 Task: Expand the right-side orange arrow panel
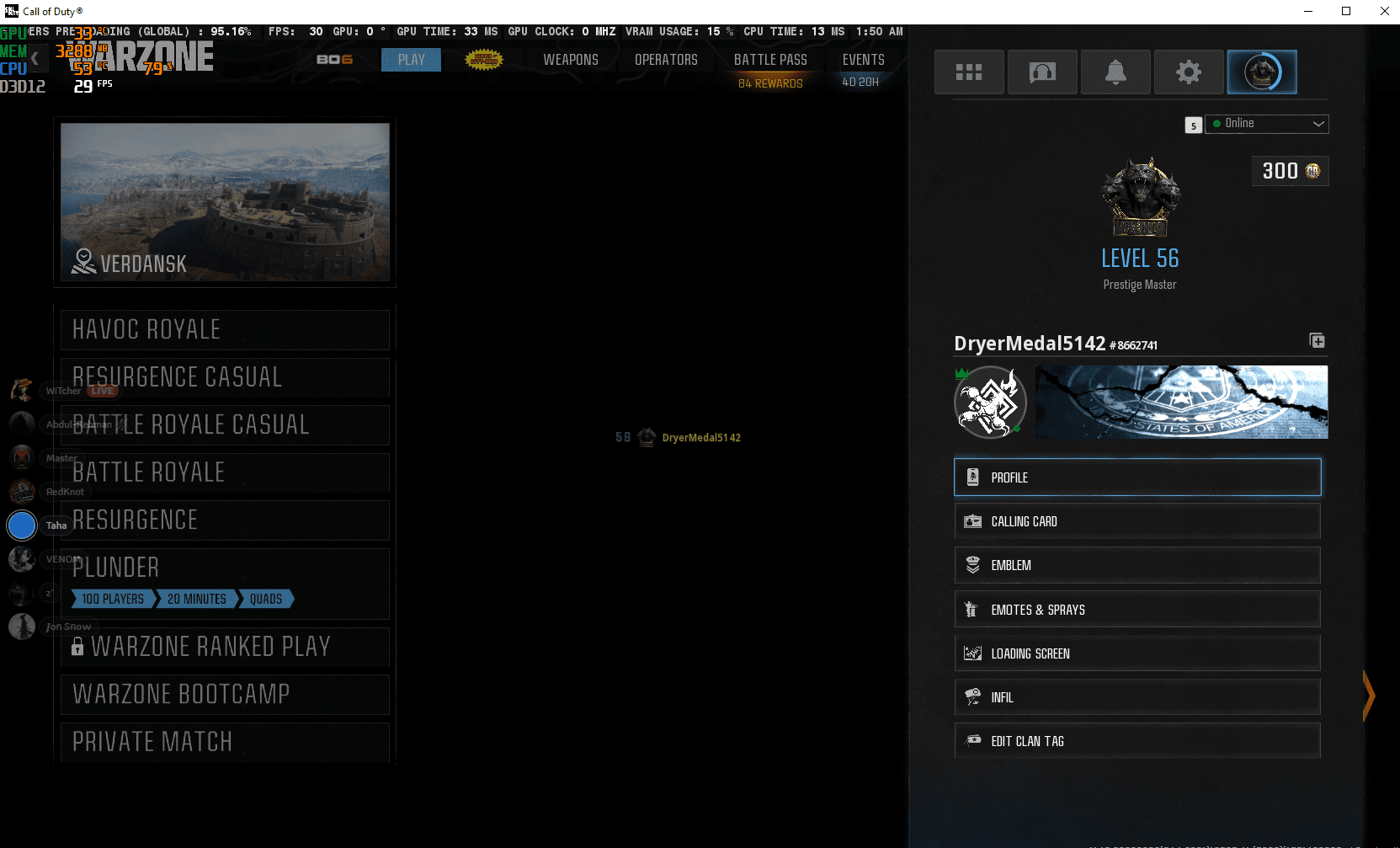click(x=1368, y=697)
